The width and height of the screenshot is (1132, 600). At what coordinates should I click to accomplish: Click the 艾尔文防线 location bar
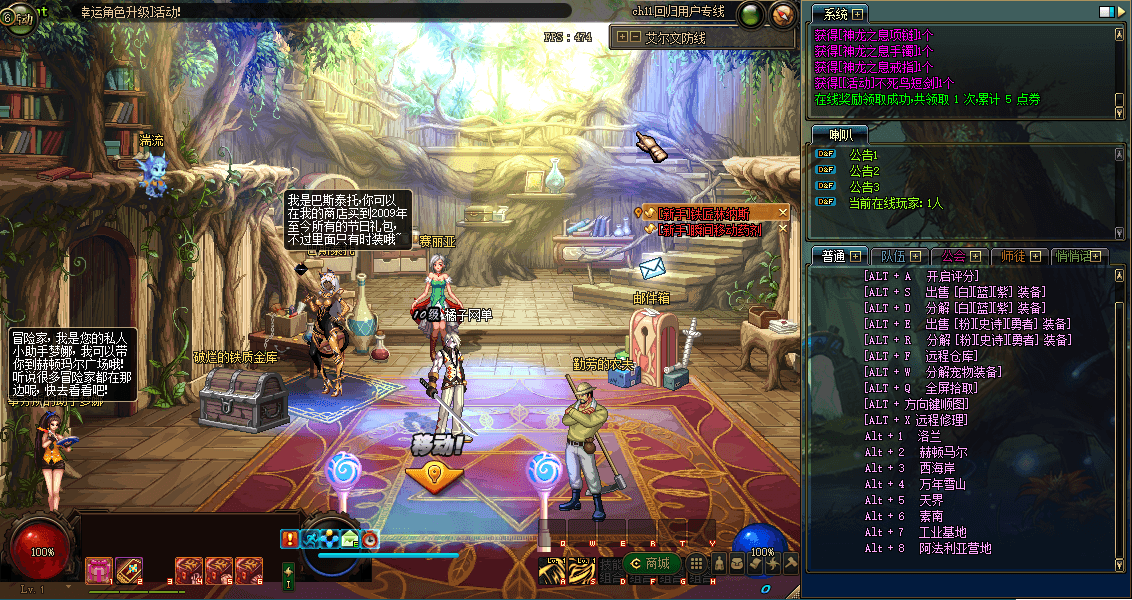point(688,37)
